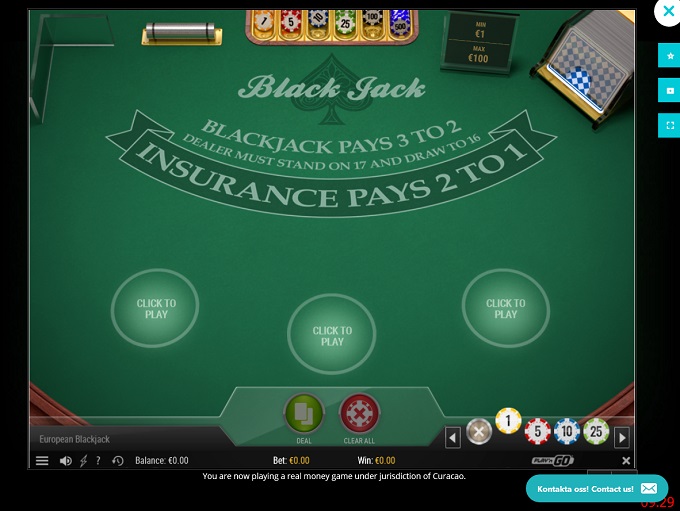This screenshot has width=680, height=511.
Task: Open the Kontakta oss contact chat
Action: [597, 488]
